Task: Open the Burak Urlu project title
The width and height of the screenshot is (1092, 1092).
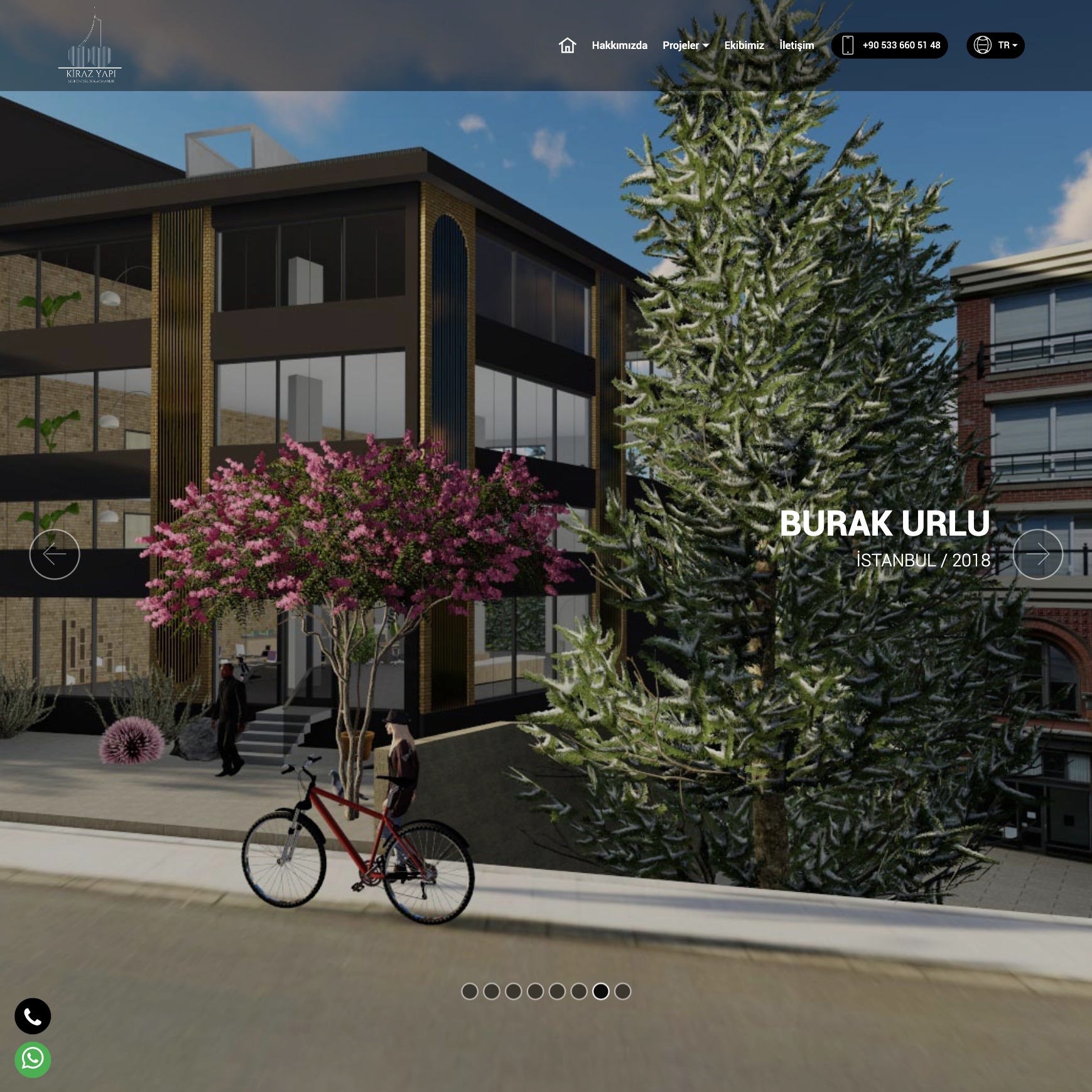Action: point(884,524)
